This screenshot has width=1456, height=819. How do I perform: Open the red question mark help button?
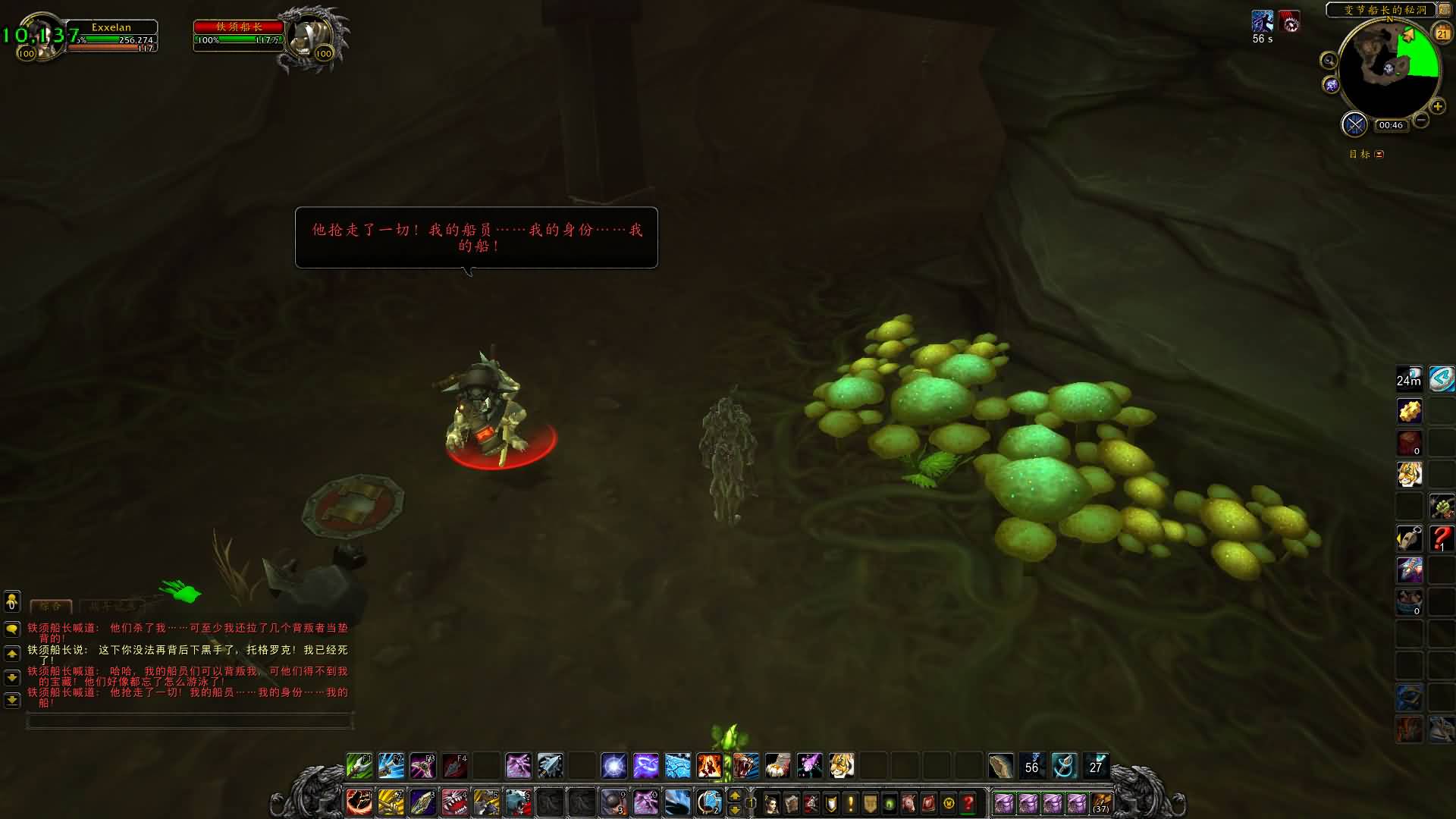(x=968, y=803)
